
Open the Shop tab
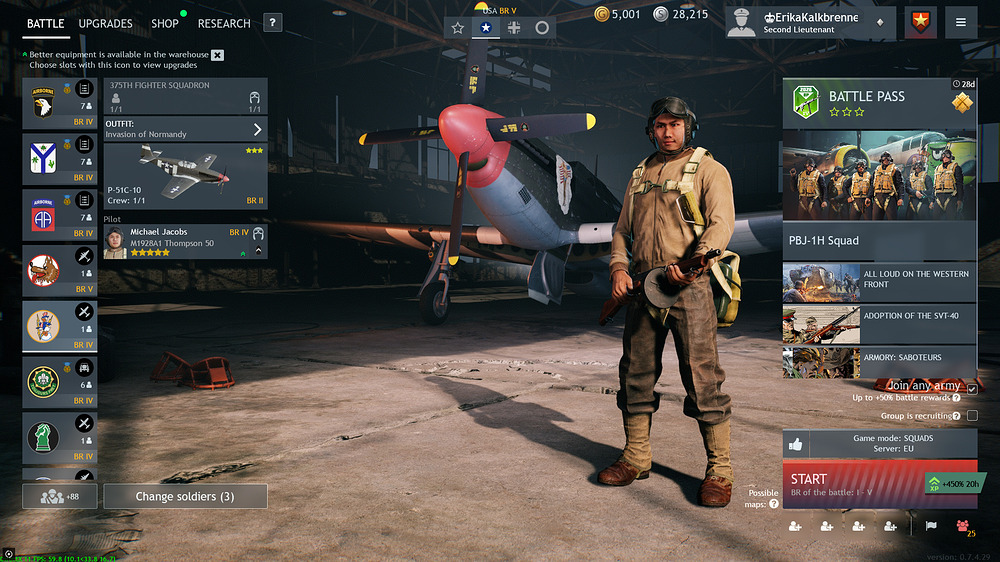pyautogui.click(x=165, y=23)
